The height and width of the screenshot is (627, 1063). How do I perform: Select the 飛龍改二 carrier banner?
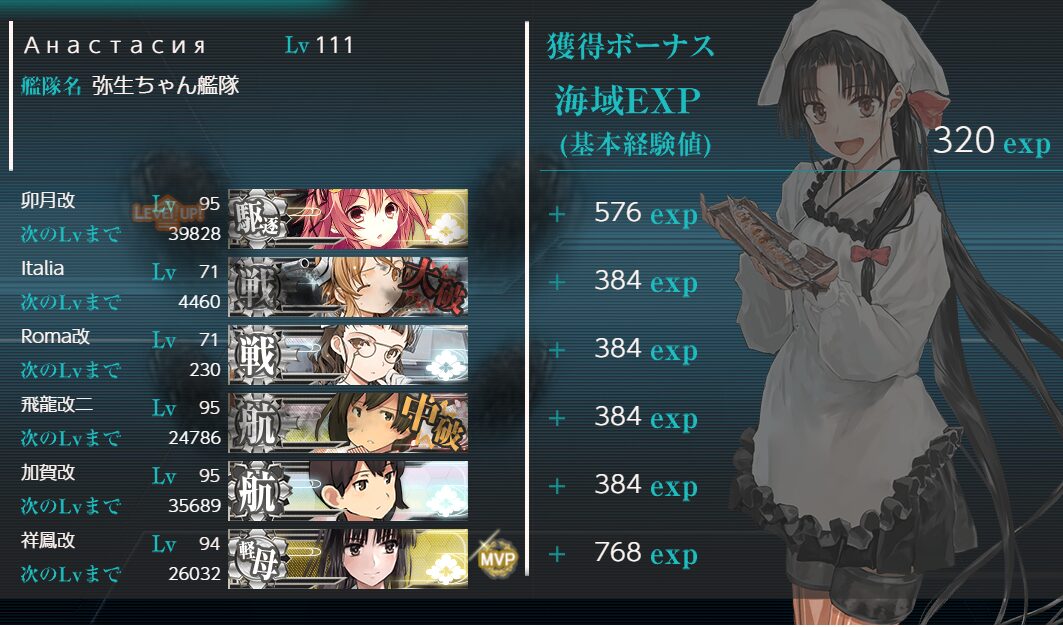(x=348, y=422)
